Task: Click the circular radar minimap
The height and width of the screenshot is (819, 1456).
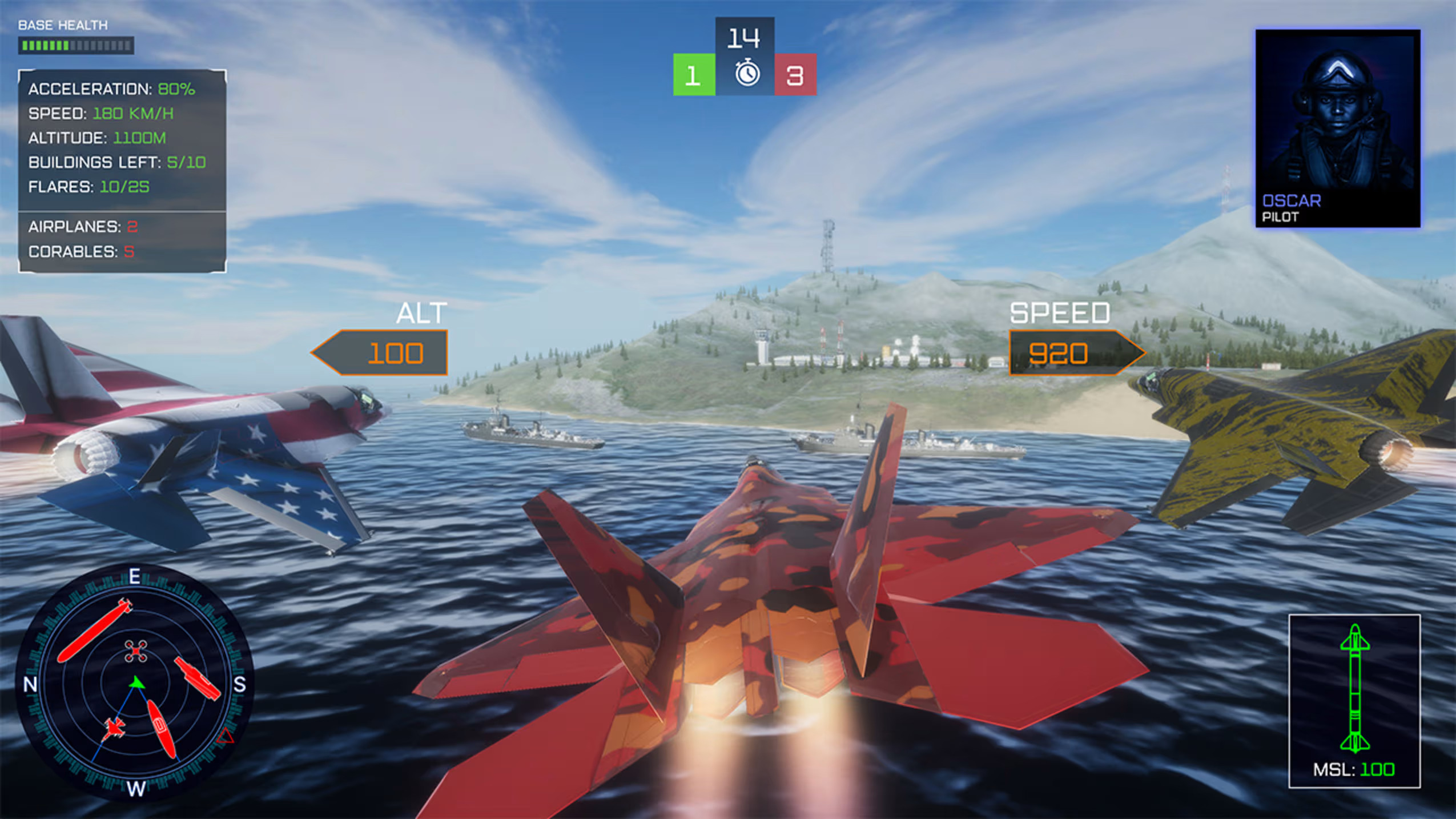Action: (x=135, y=682)
